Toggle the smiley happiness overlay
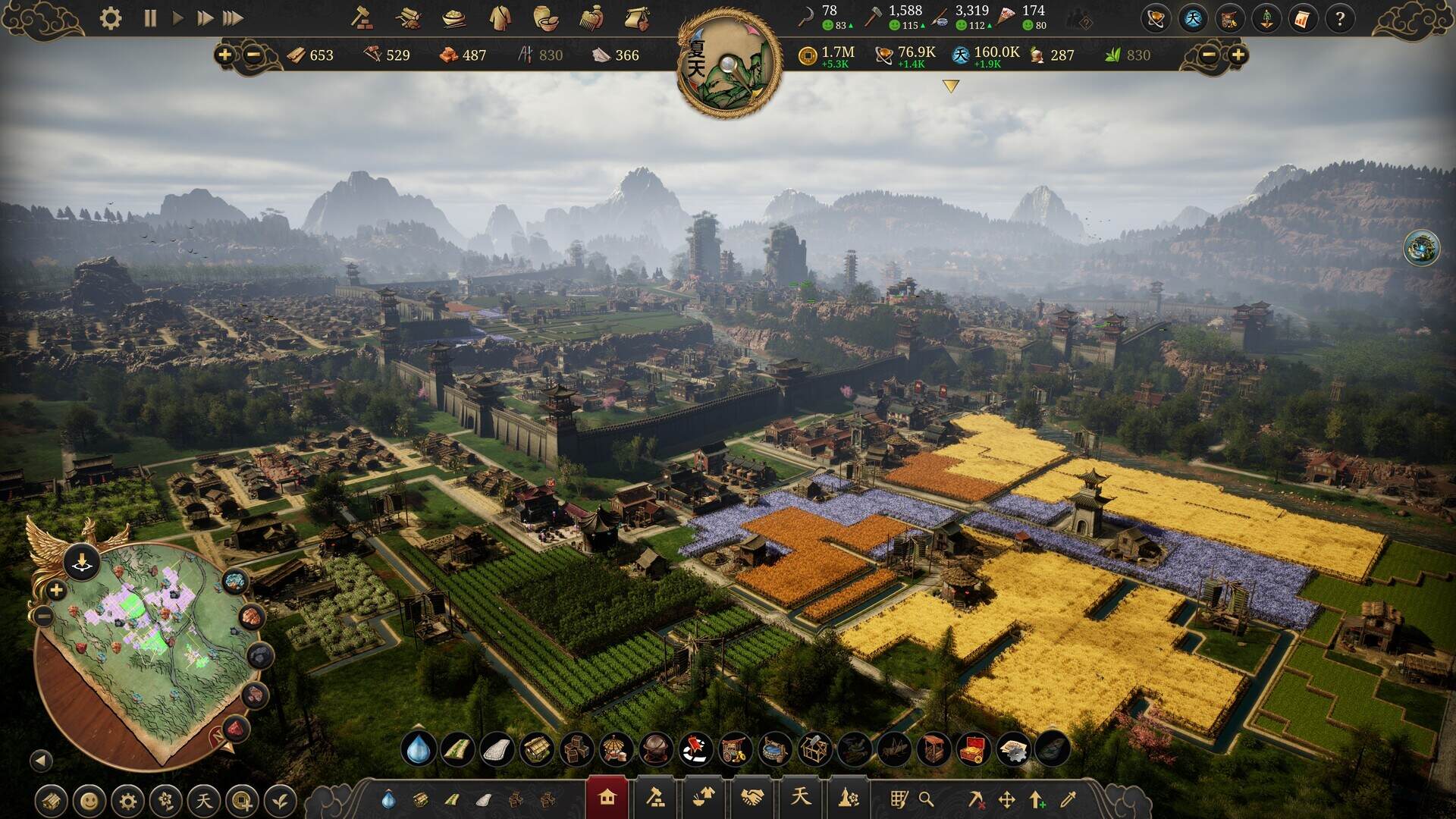 89,799
